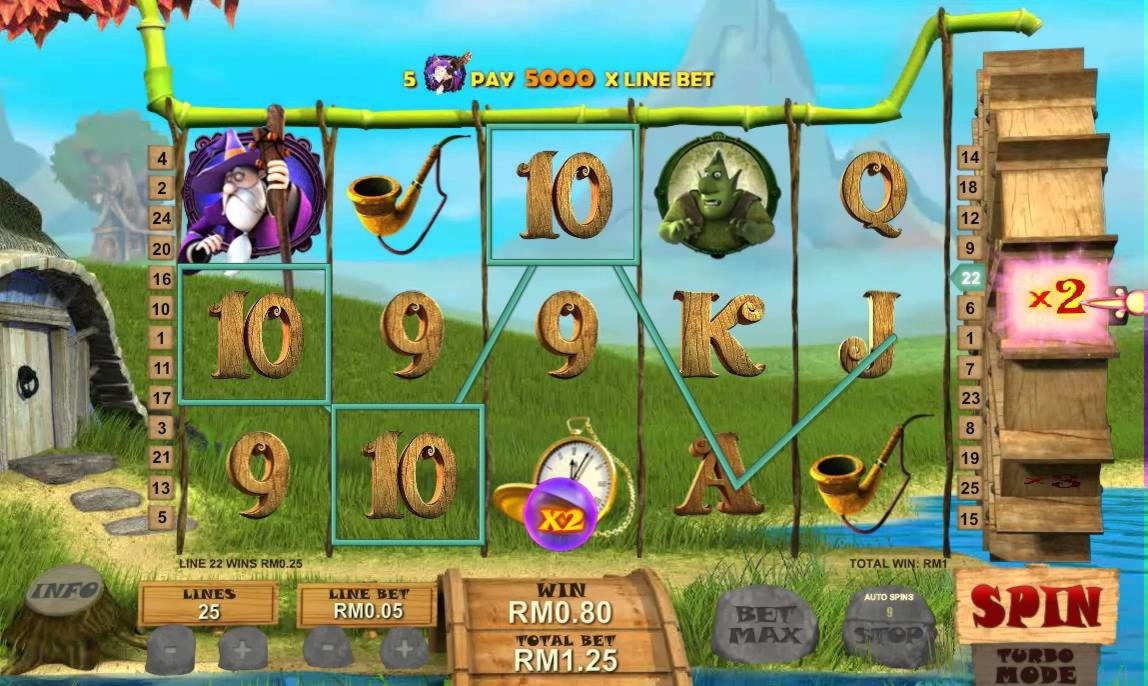Decrease the number of lines with minus
Viewport: 1148px width, 686px height.
click(170, 650)
